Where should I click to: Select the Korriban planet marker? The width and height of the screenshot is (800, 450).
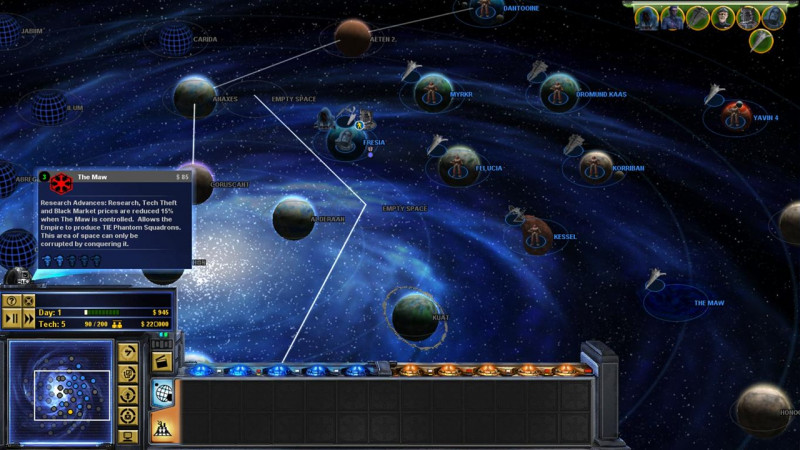coord(595,167)
